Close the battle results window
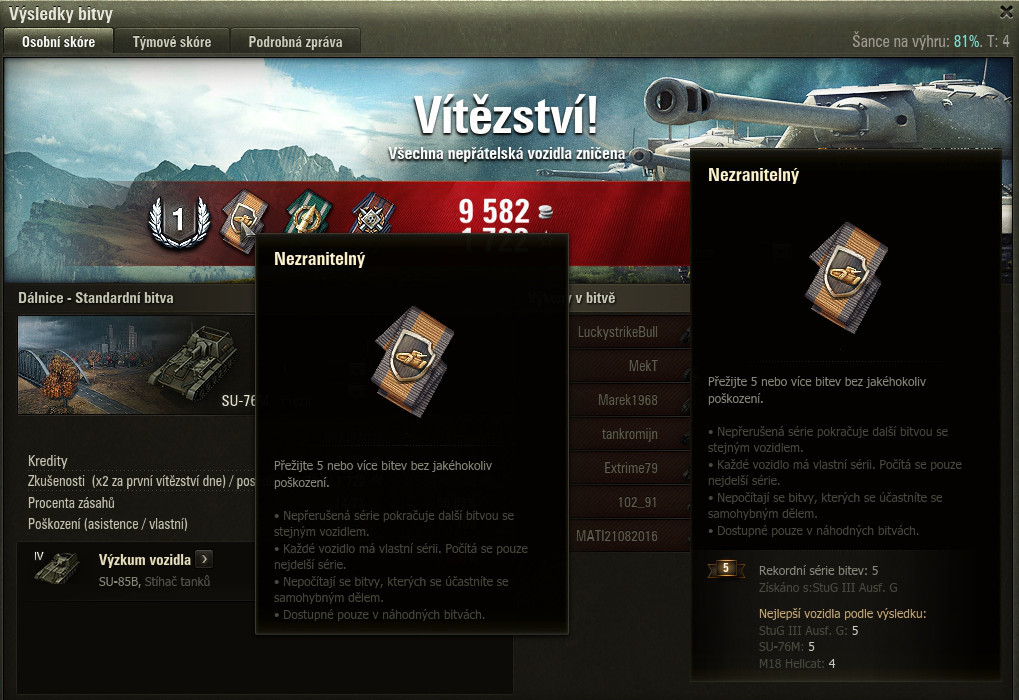 tap(1006, 12)
